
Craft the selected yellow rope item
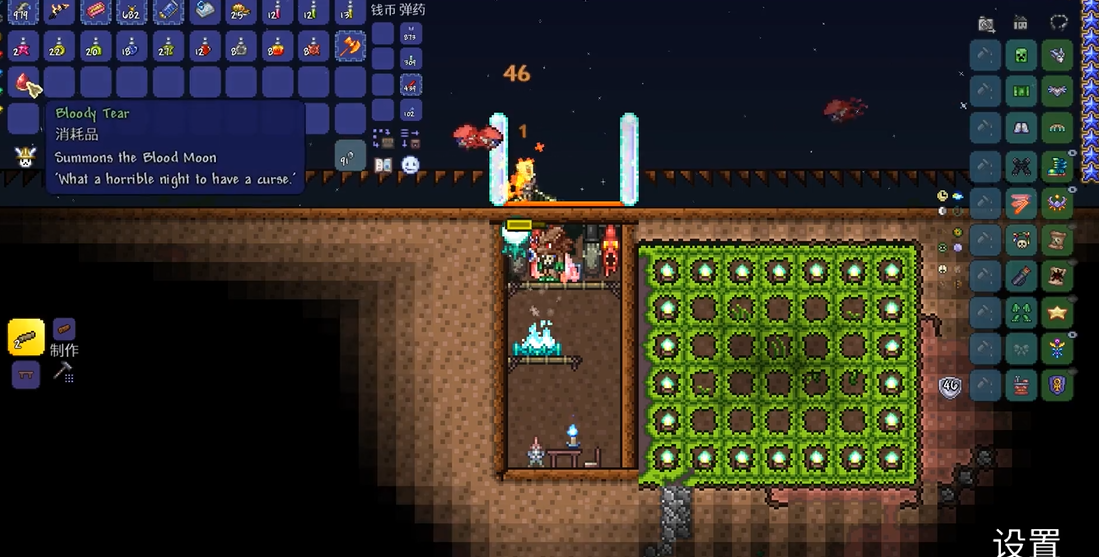pyautogui.click(x=26, y=337)
